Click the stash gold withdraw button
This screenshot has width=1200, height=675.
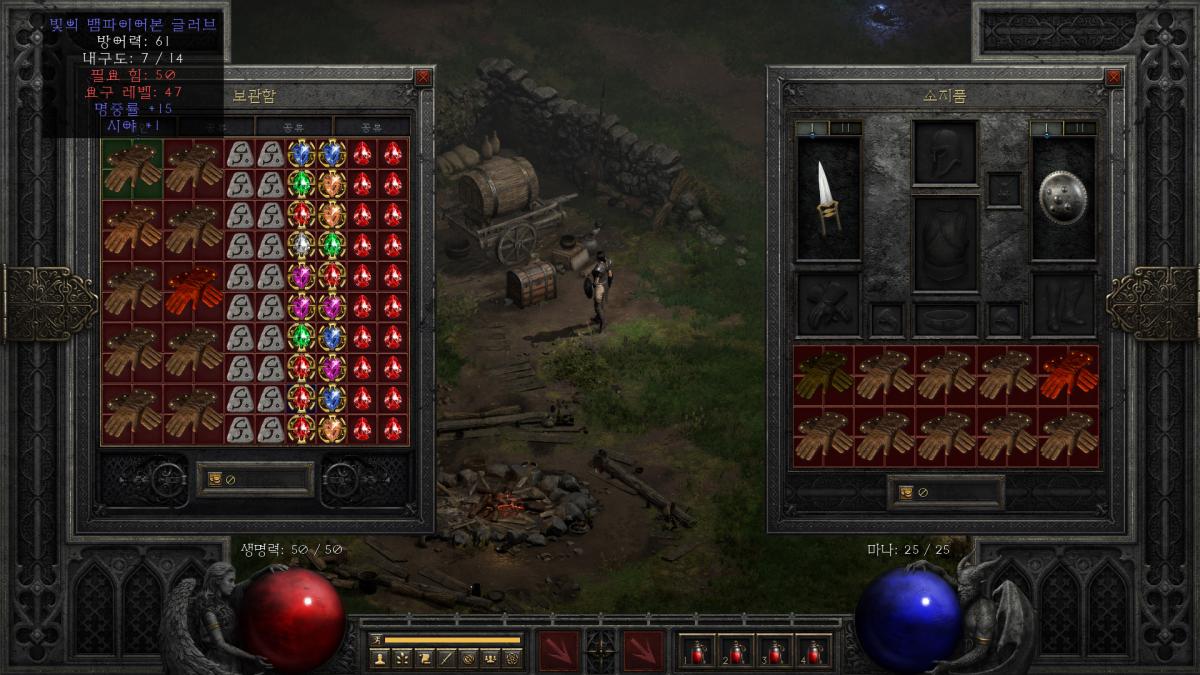[x=215, y=479]
